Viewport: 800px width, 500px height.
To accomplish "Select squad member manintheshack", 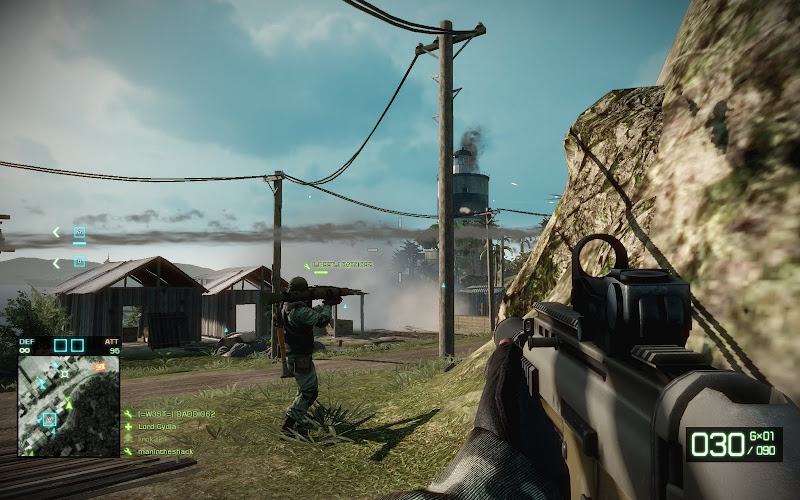I will [165, 451].
